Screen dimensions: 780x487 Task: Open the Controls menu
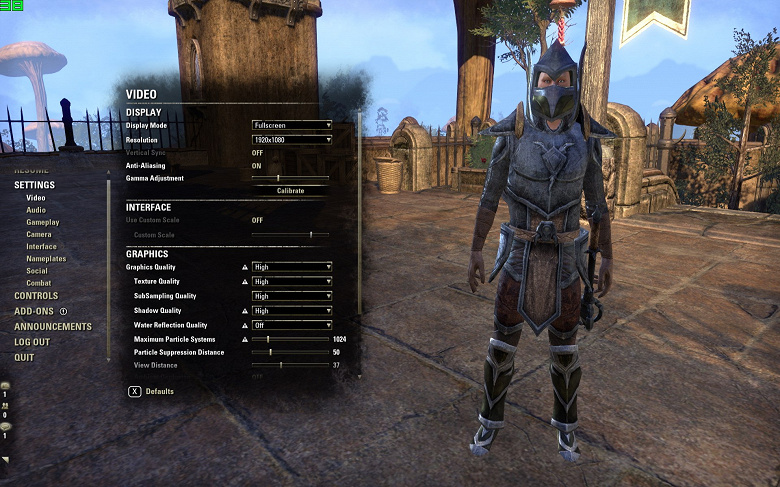pos(36,296)
